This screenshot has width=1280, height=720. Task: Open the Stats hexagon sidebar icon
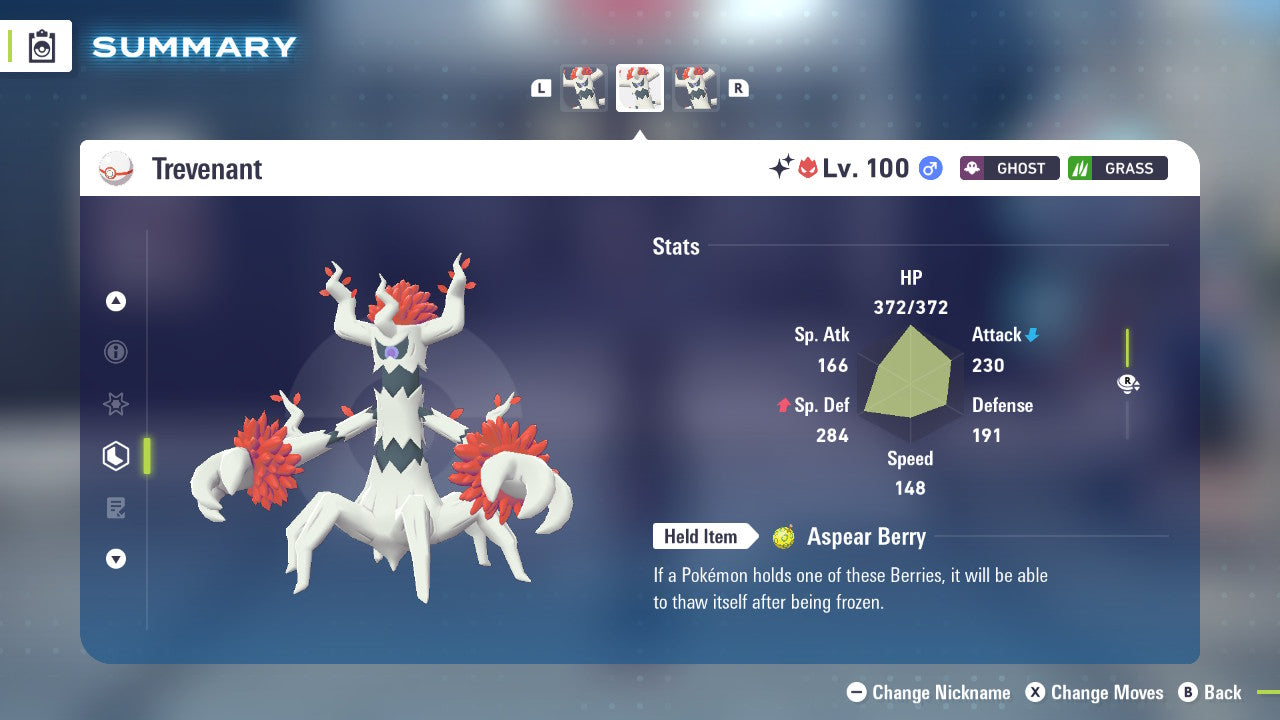[x=116, y=456]
